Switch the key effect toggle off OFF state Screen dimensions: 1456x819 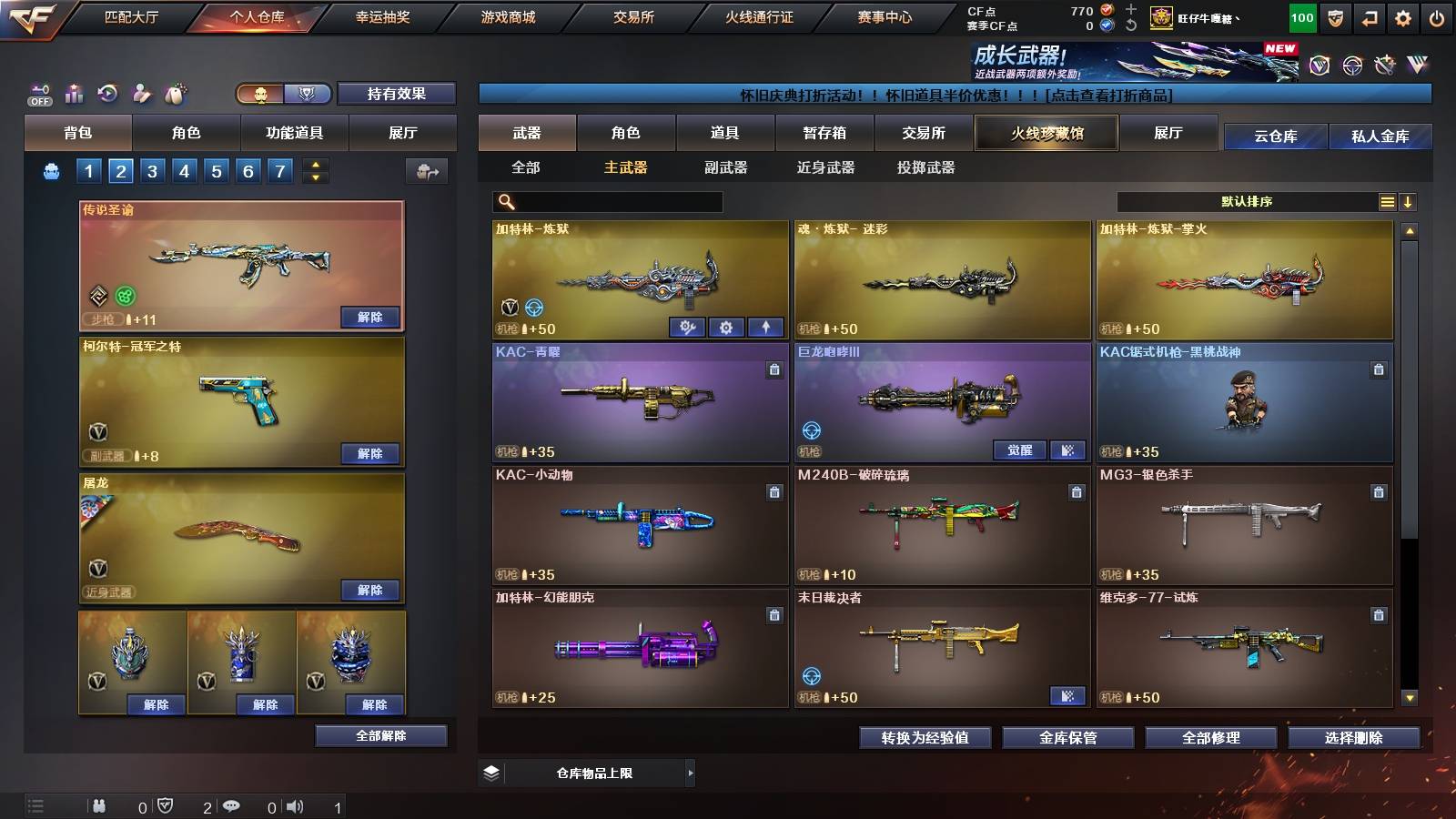click(37, 93)
